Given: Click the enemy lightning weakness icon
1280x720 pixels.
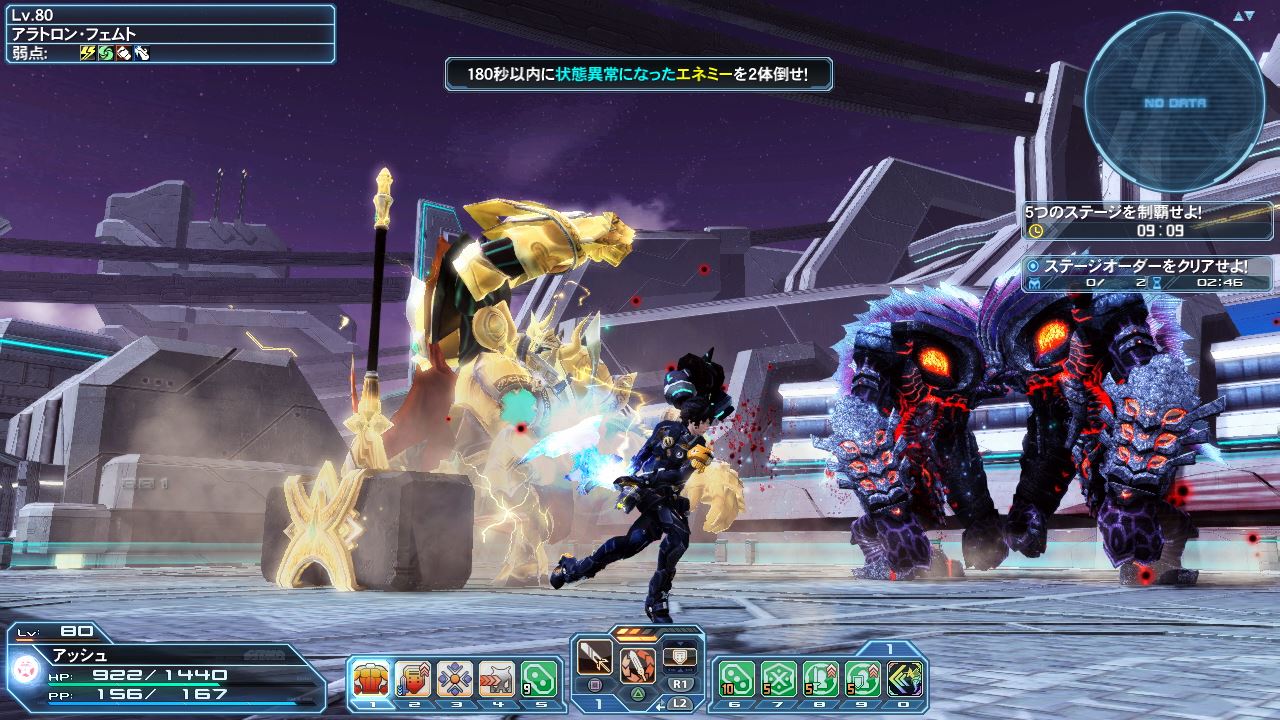Looking at the screenshot, I should pyautogui.click(x=87, y=52).
